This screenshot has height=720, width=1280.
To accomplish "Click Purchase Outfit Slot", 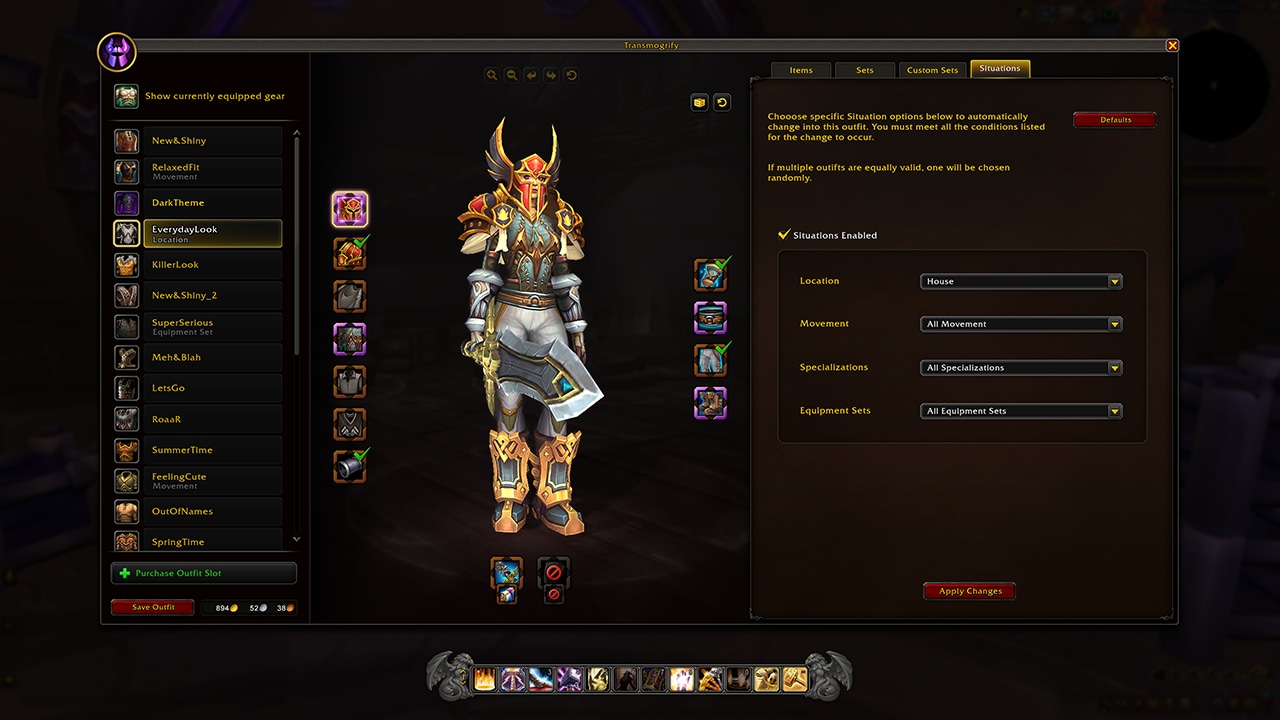I will (x=203, y=572).
